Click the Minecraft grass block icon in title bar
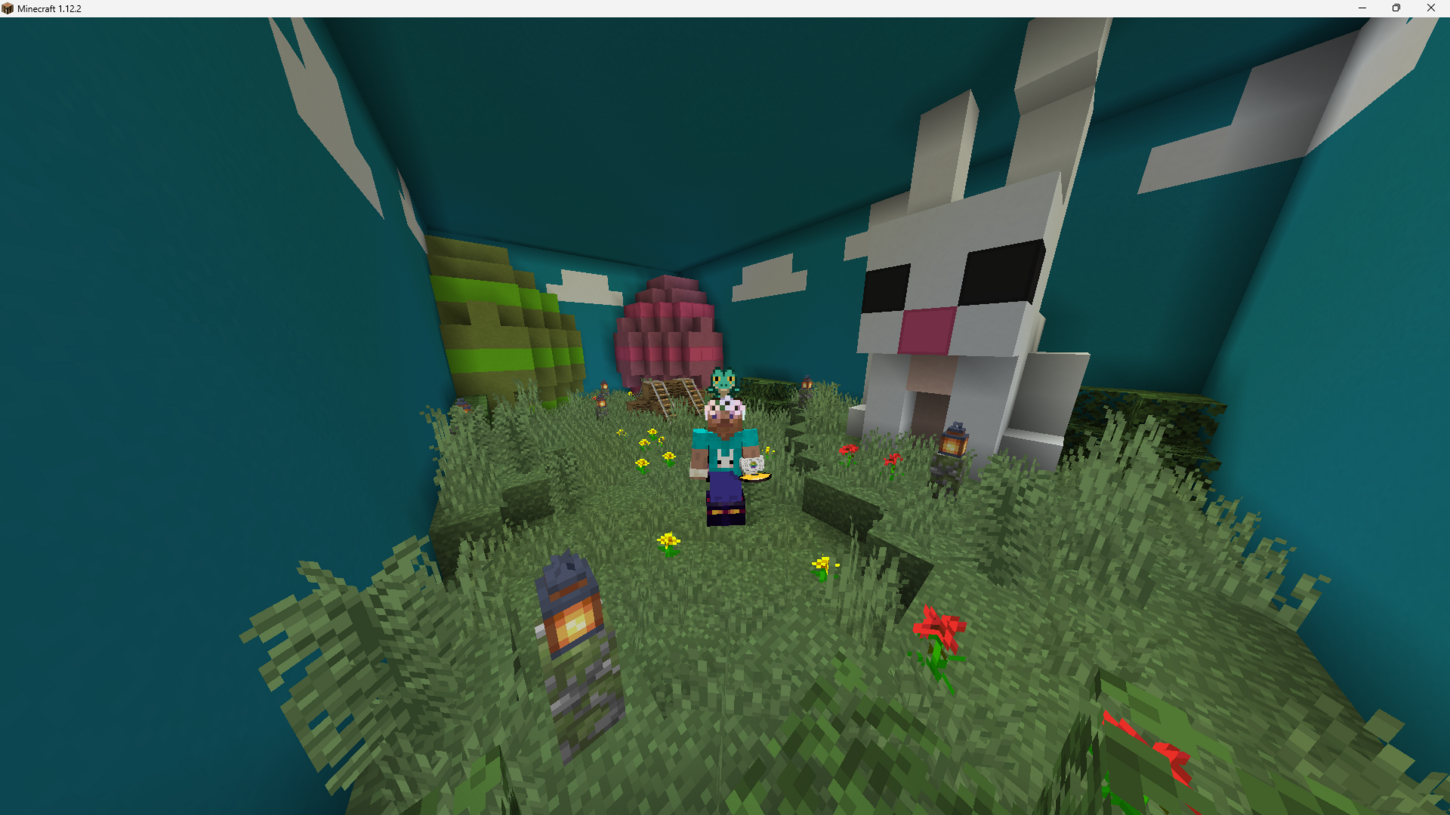This screenshot has width=1450, height=815. pyautogui.click(x=8, y=8)
